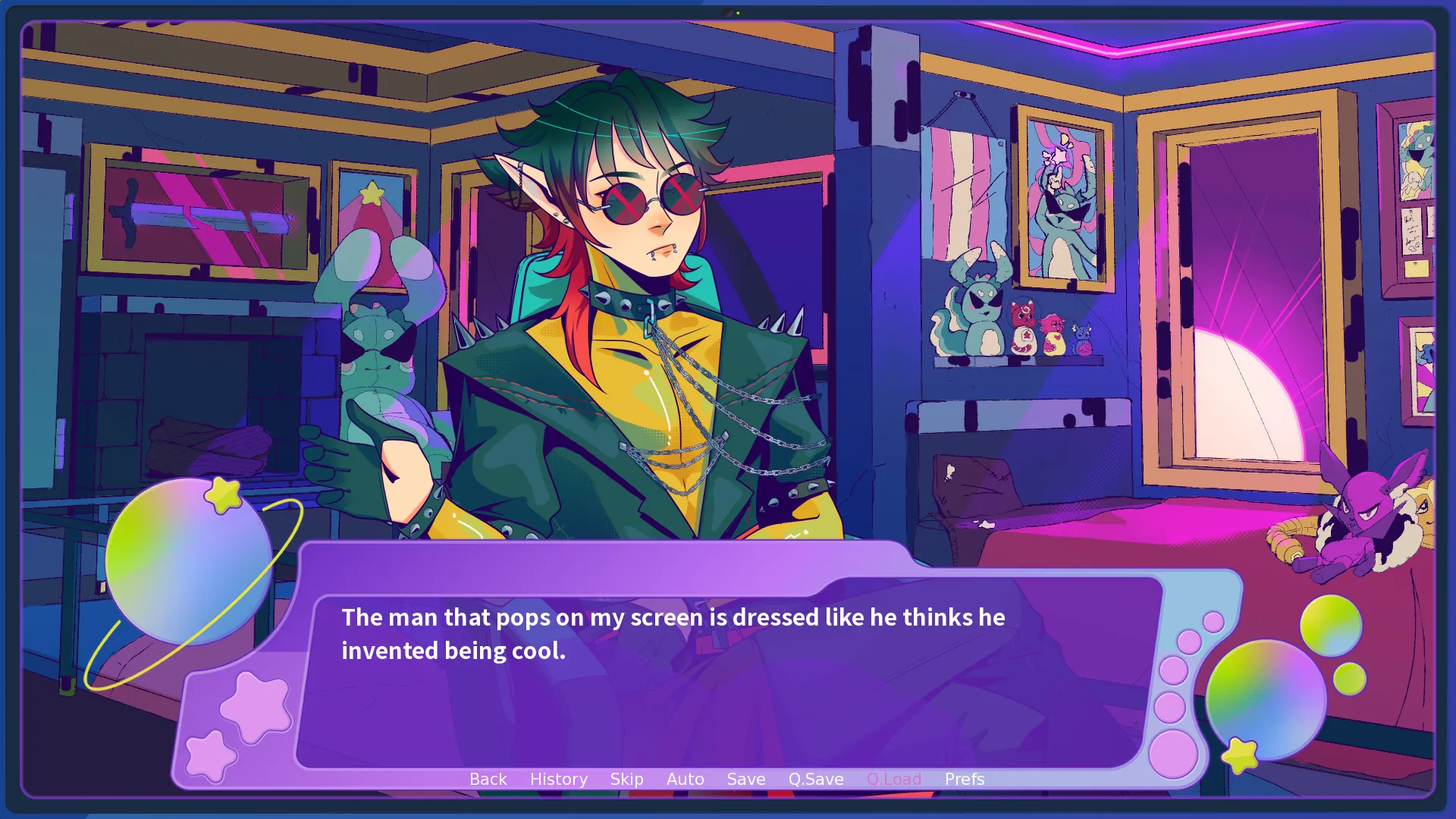
Task: Click the large green bubble in top right corner
Action: (x=1332, y=625)
